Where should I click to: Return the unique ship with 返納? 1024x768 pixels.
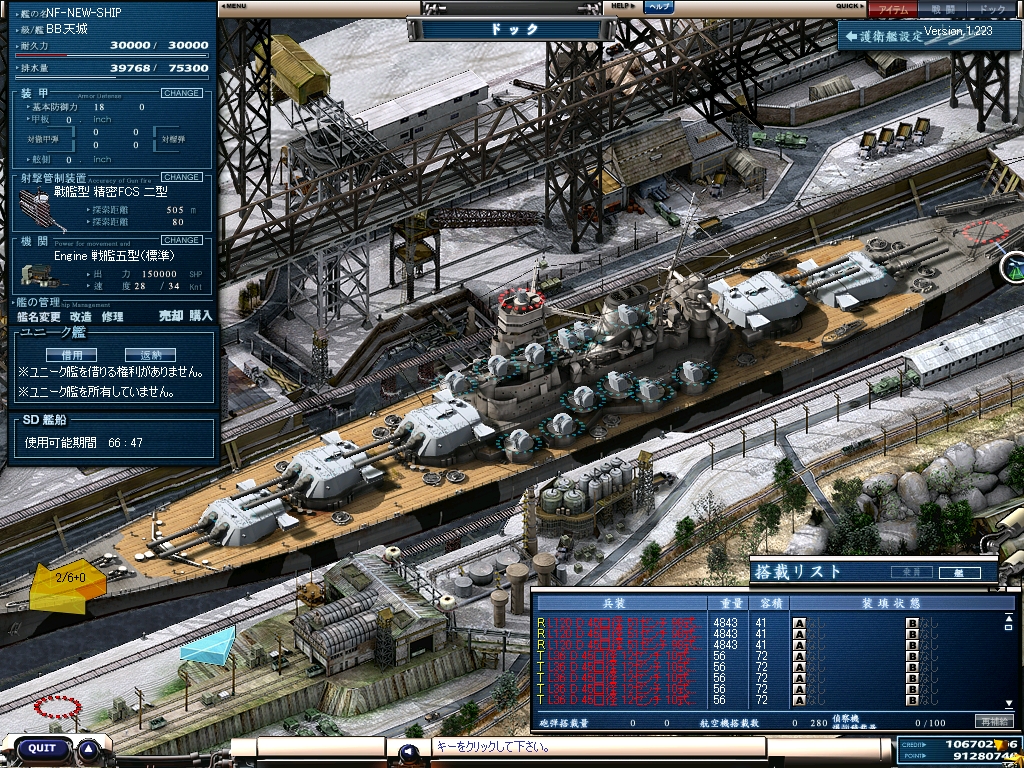(x=150, y=355)
